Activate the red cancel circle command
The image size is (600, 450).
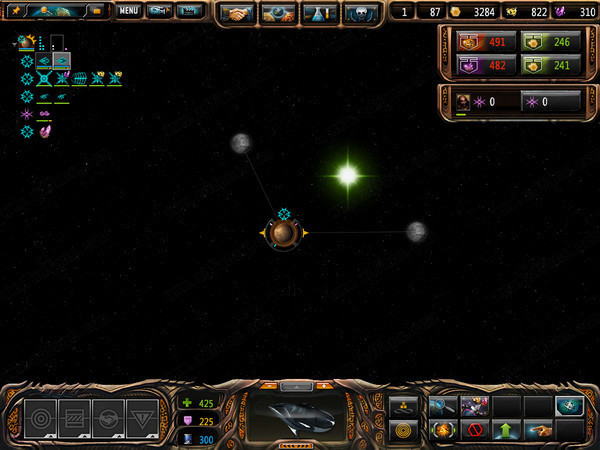point(473,430)
